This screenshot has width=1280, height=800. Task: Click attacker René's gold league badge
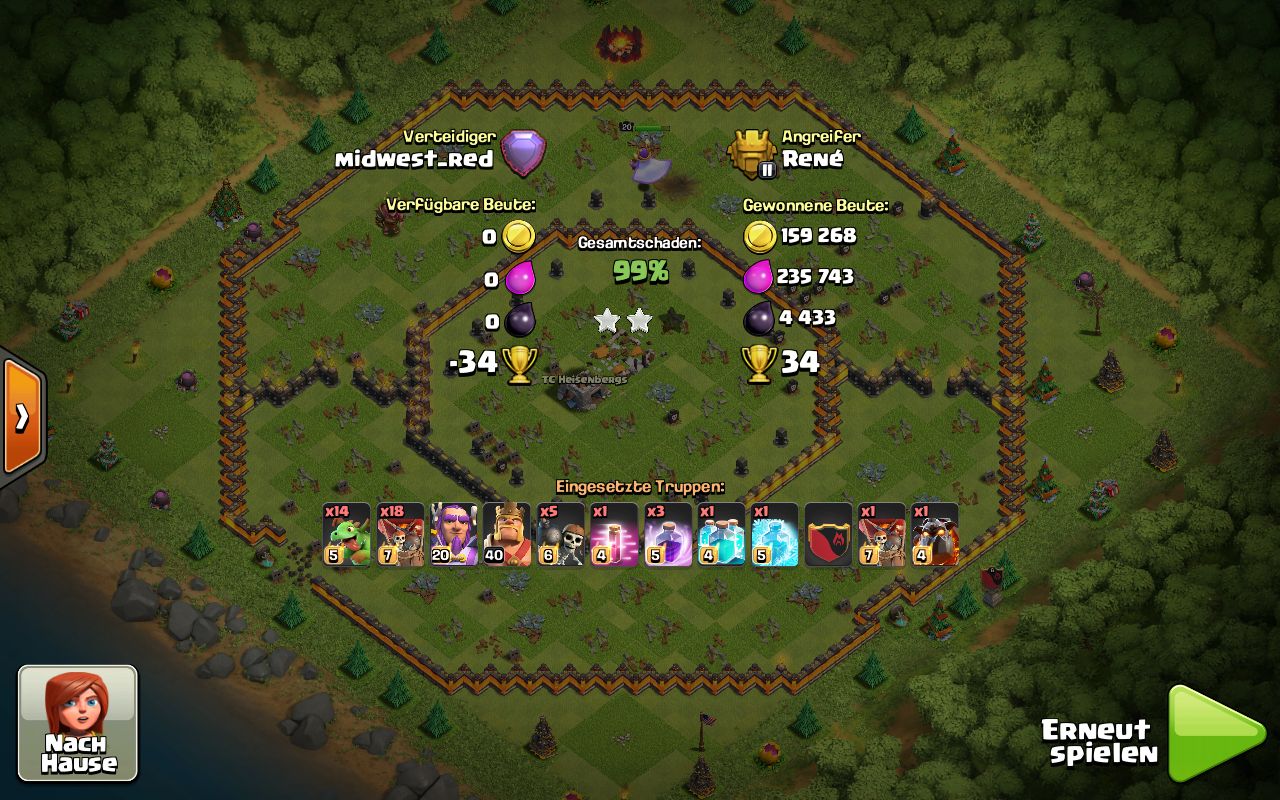point(753,154)
